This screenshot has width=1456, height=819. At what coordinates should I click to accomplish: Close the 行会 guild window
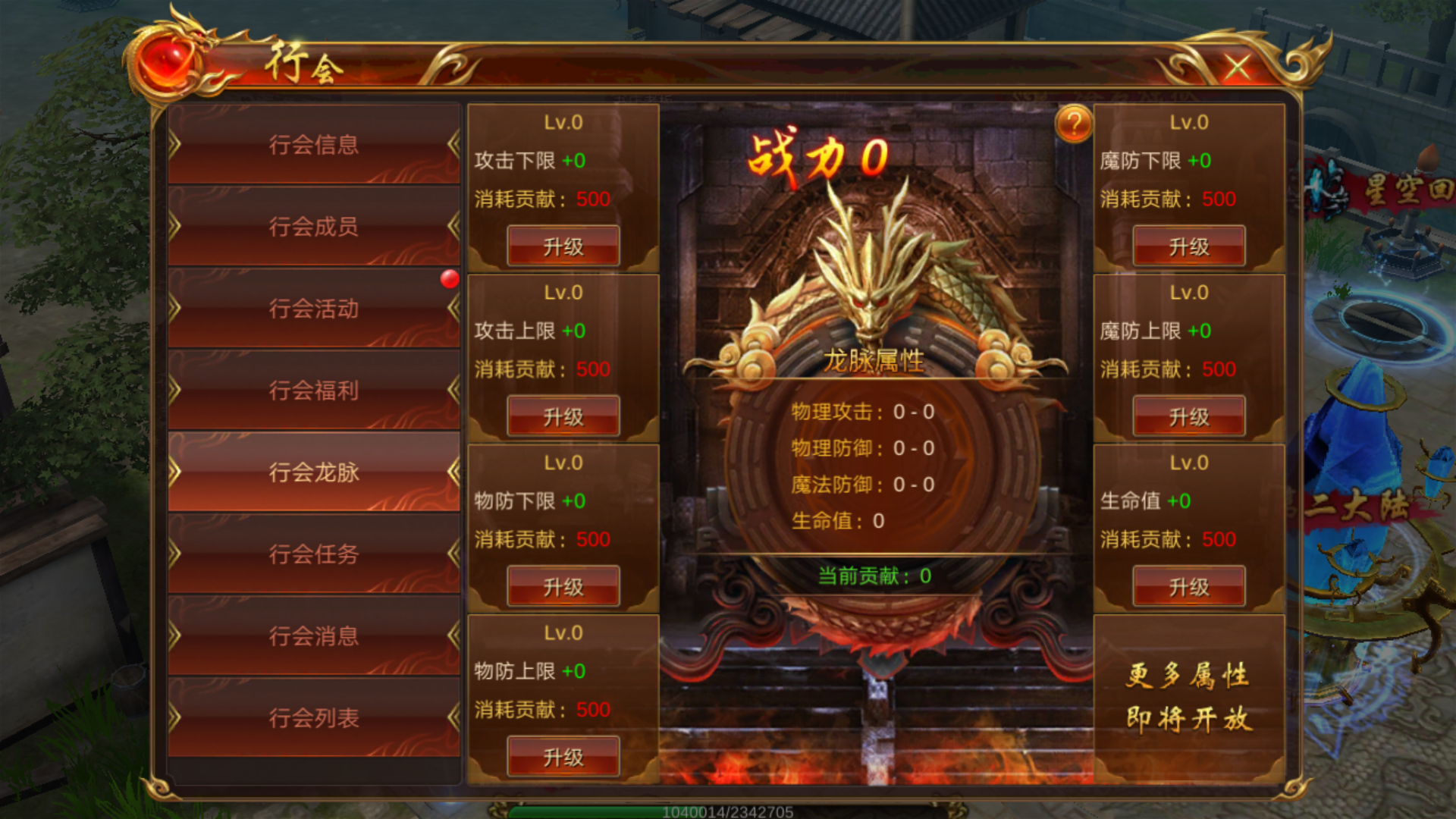click(x=1237, y=67)
